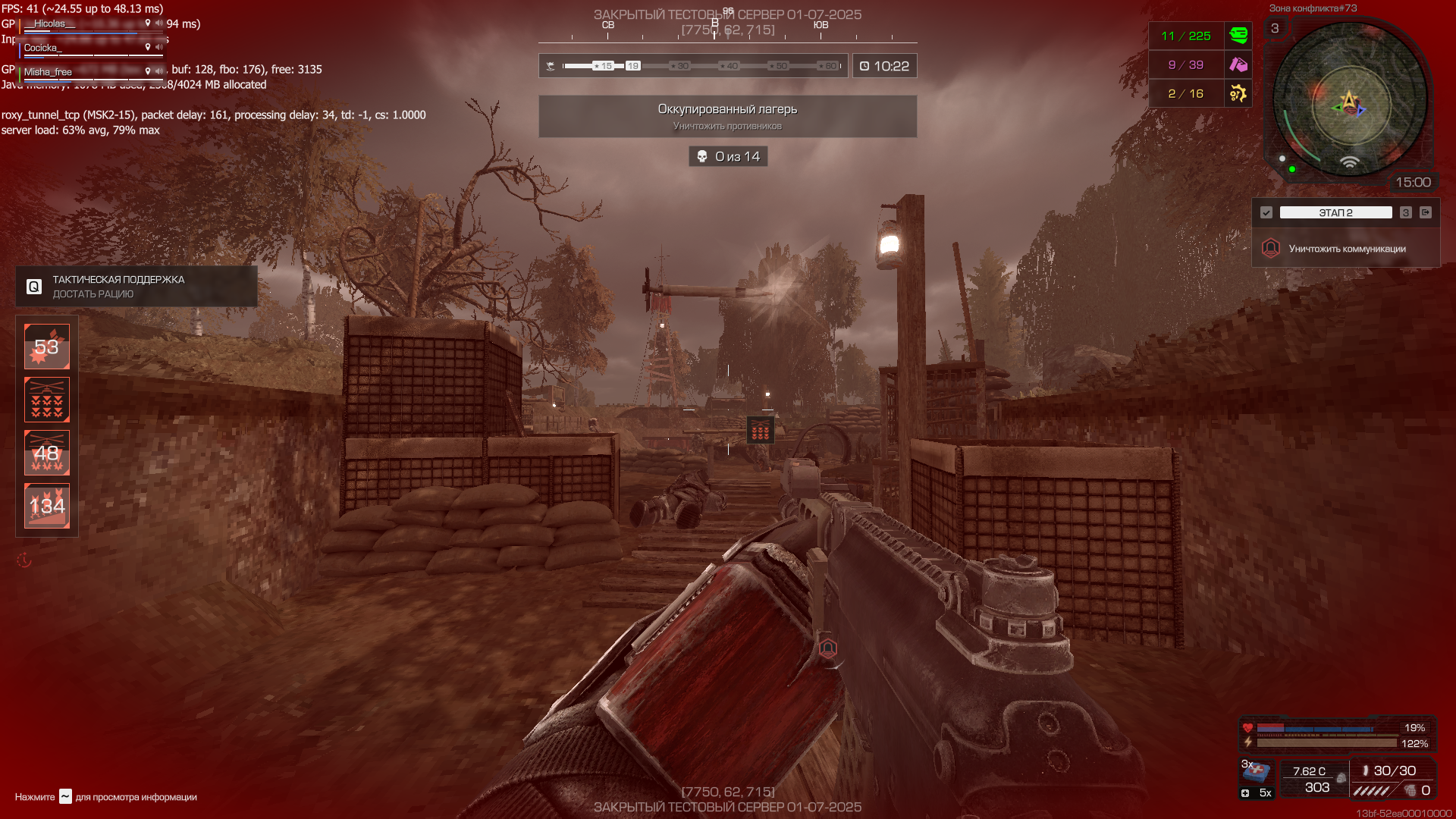
Task: Choose the bombing ability showing 134
Action: (x=47, y=506)
